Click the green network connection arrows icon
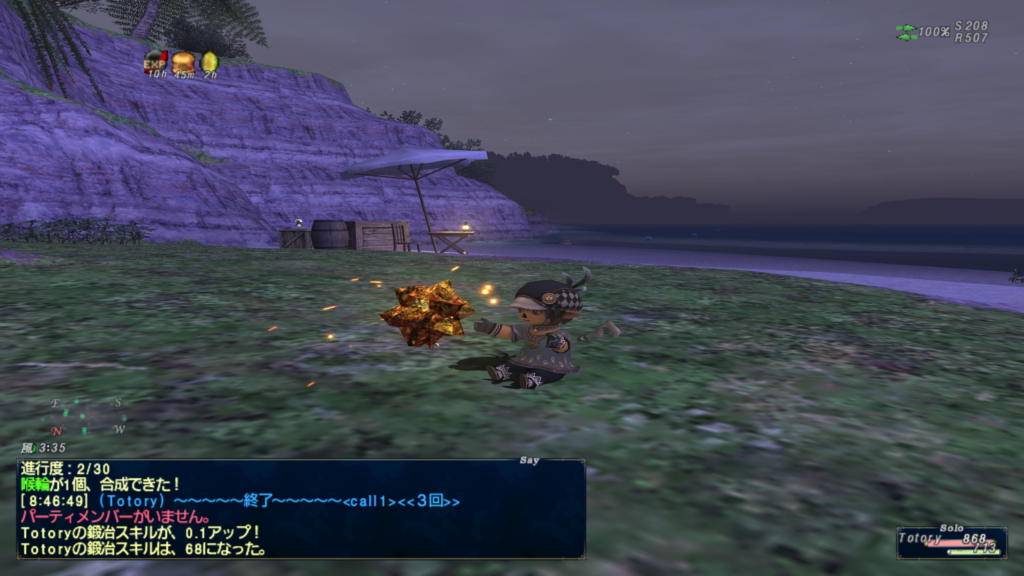1024x576 pixels. (x=906, y=32)
